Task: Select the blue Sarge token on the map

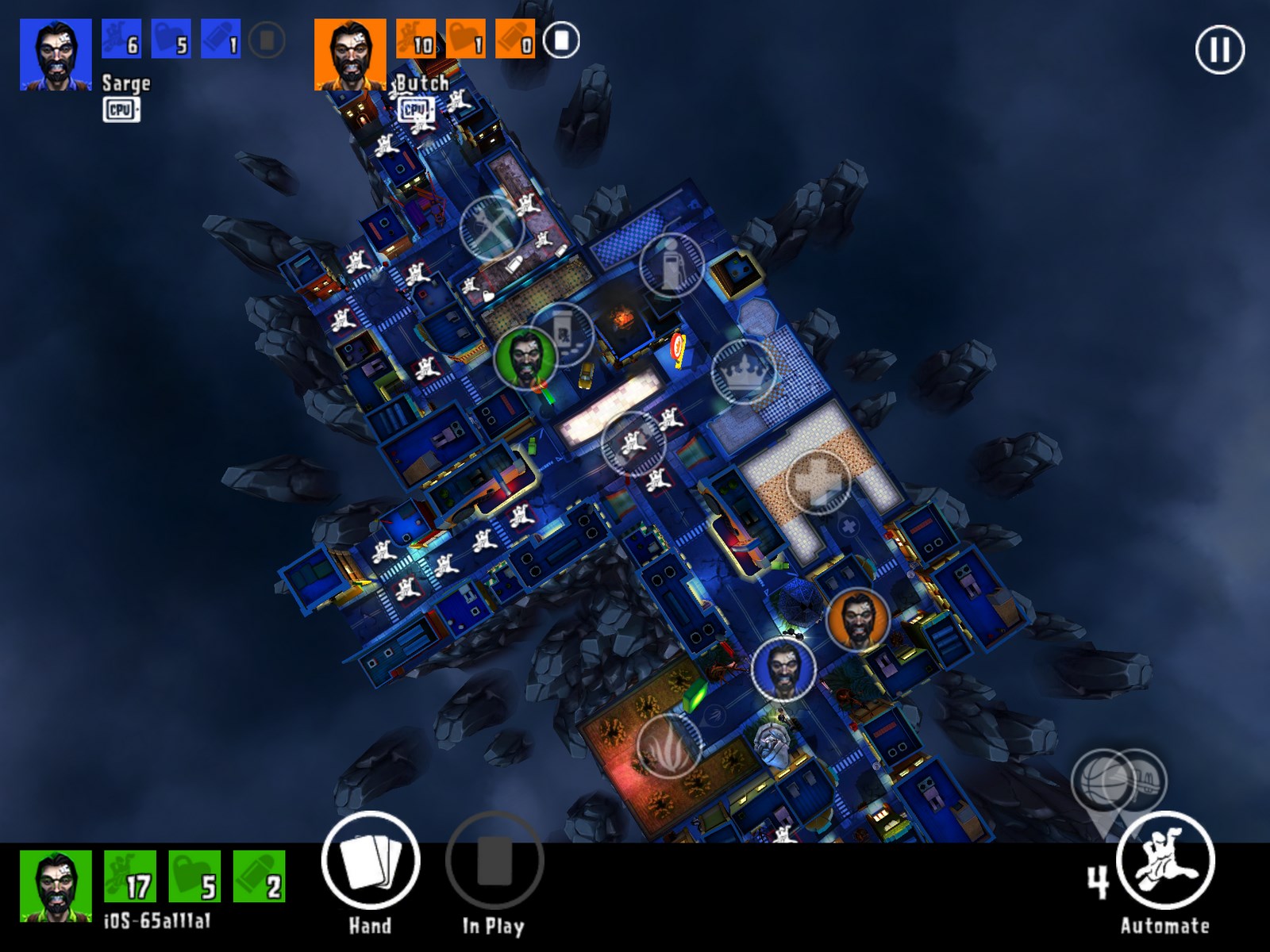Action: coord(783,670)
